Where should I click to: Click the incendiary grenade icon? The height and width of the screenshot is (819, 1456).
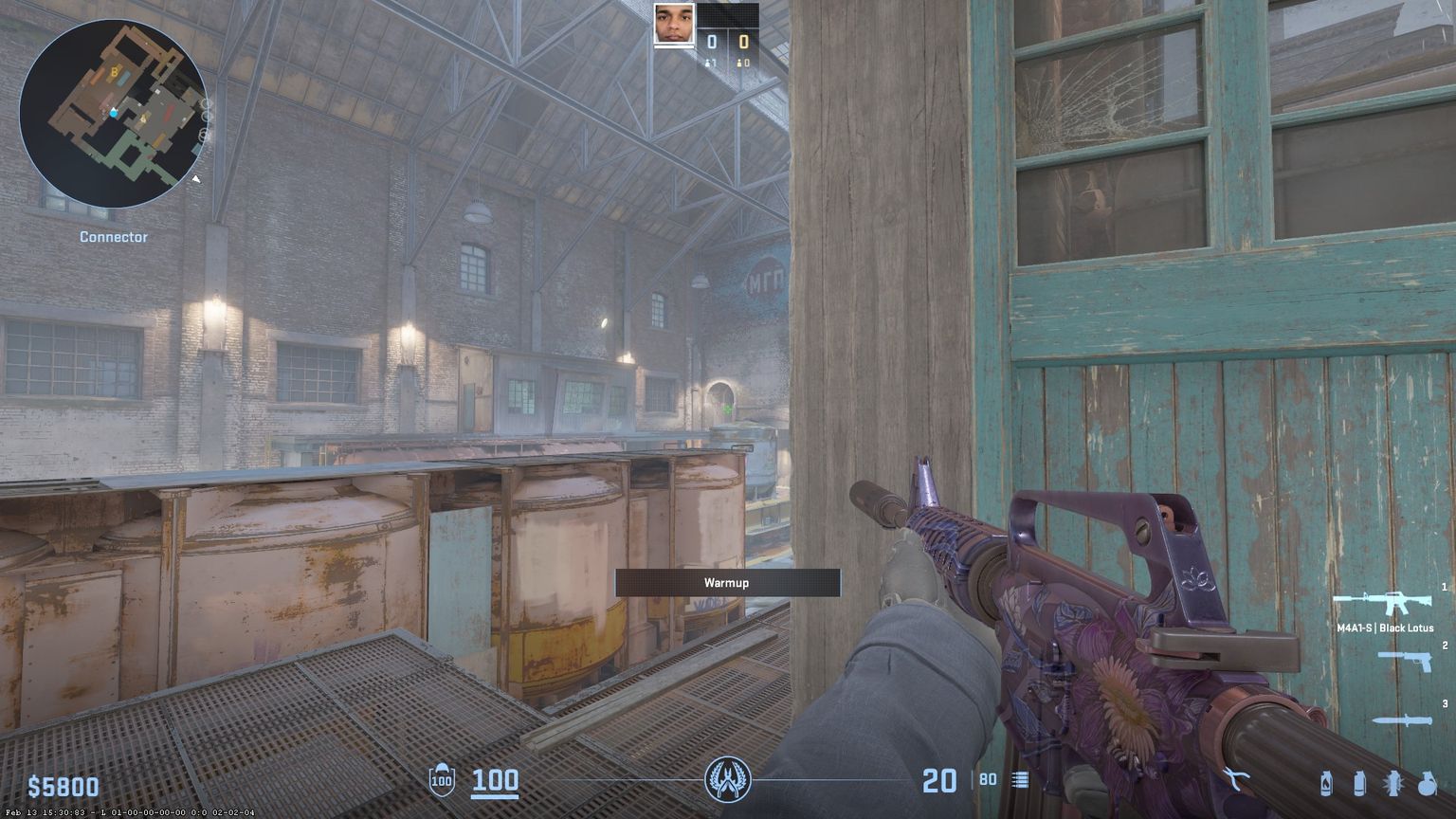coord(1325,785)
